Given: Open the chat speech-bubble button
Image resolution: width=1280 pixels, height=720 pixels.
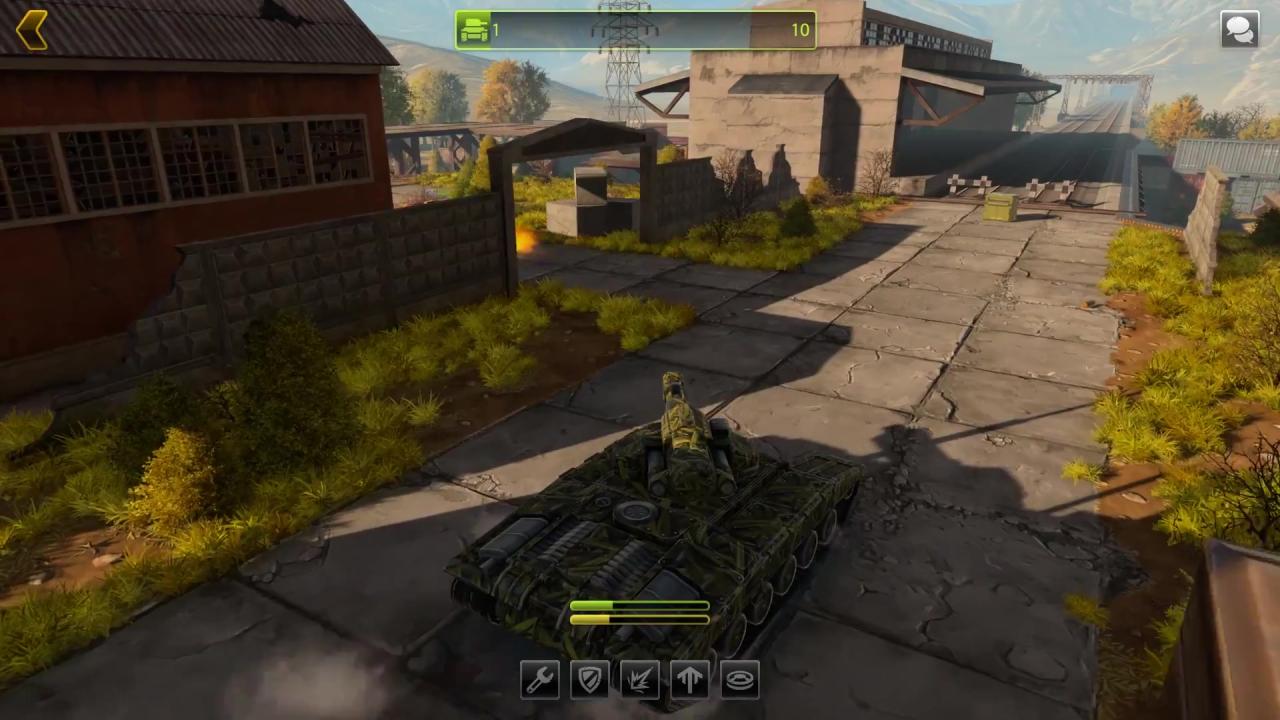Looking at the screenshot, I should pos(1239,29).
